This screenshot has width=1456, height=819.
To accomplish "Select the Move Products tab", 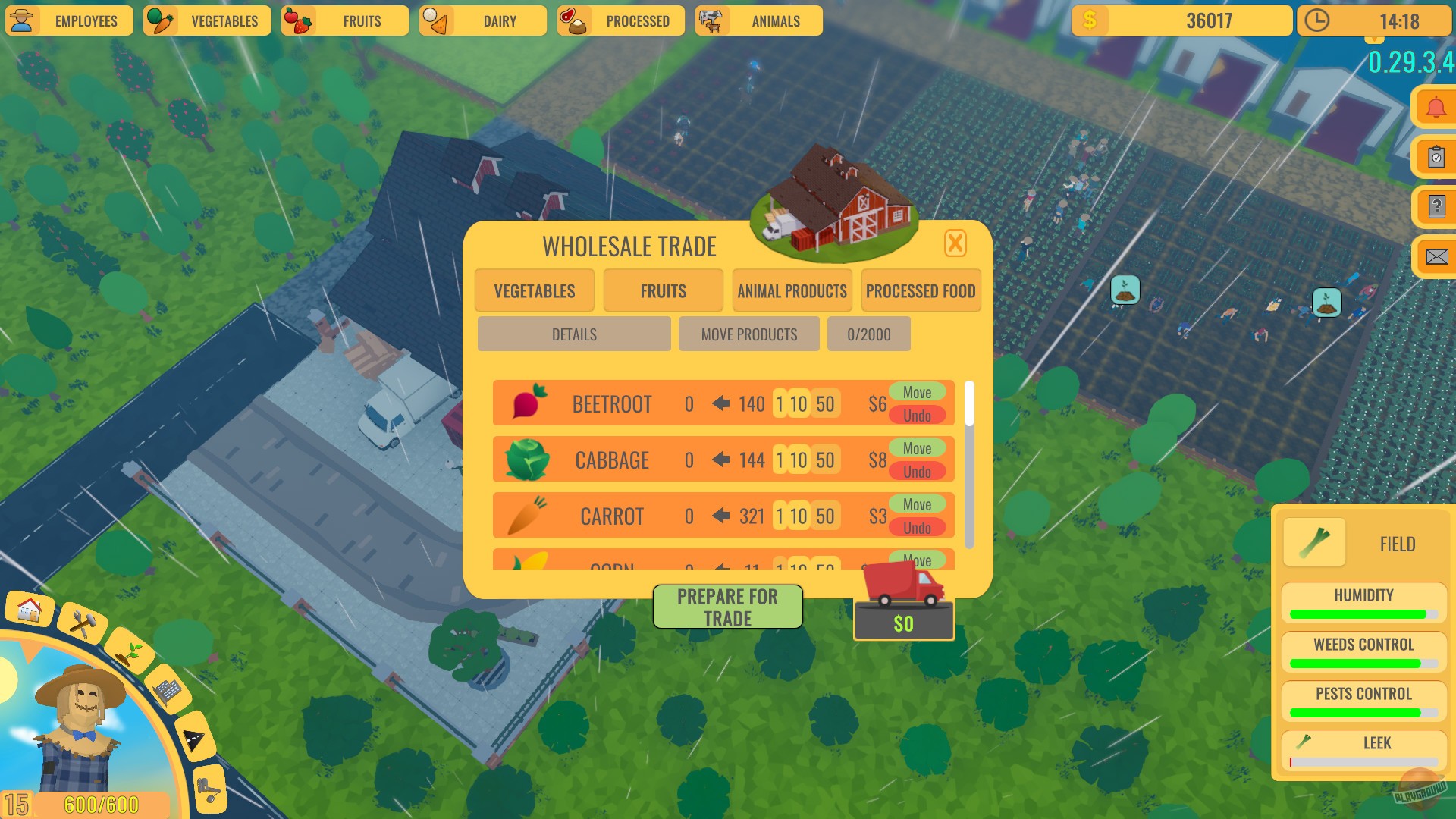I will pyautogui.click(x=748, y=334).
